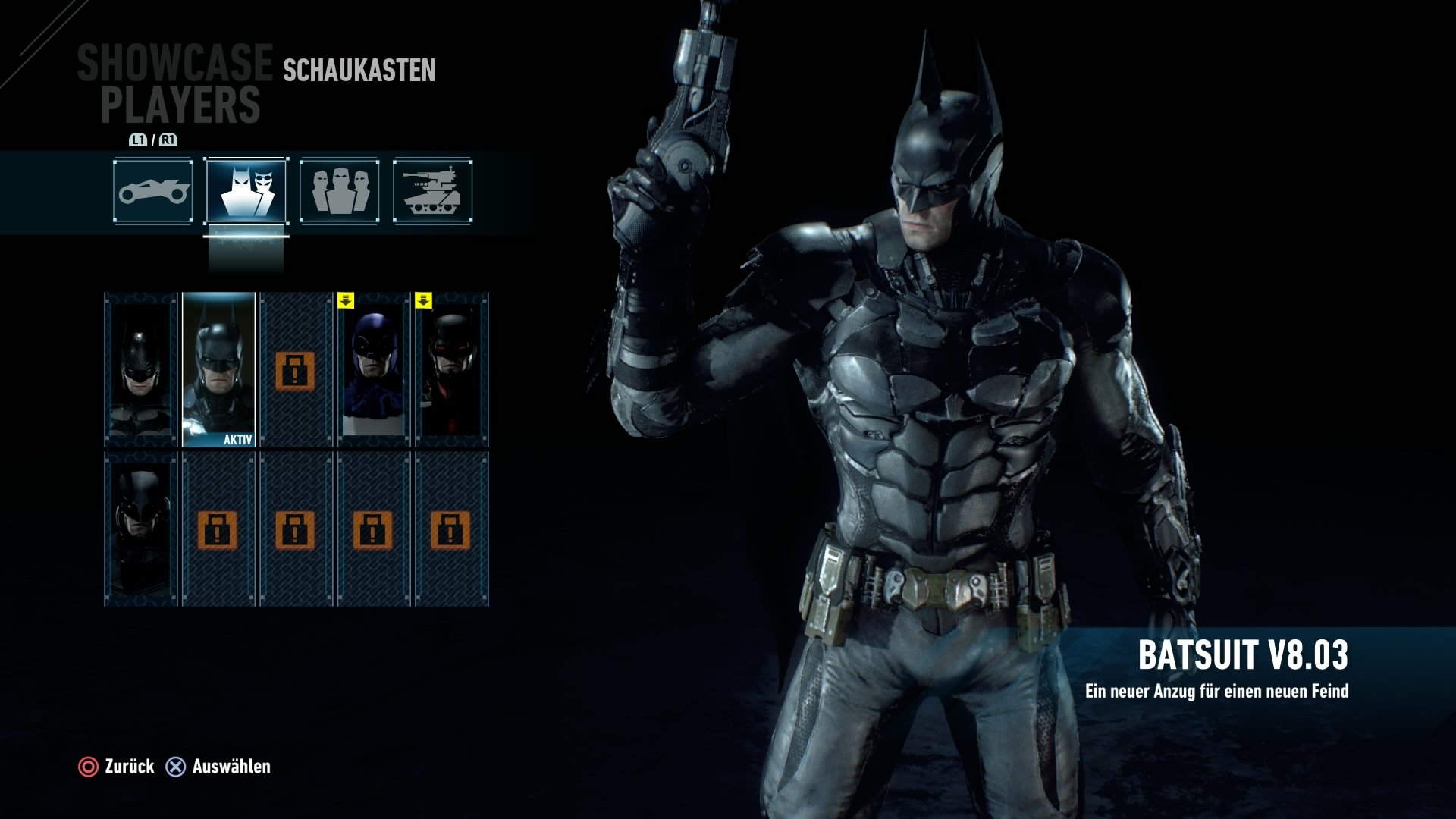Click the orange lock icon beside the active suit

point(295,372)
